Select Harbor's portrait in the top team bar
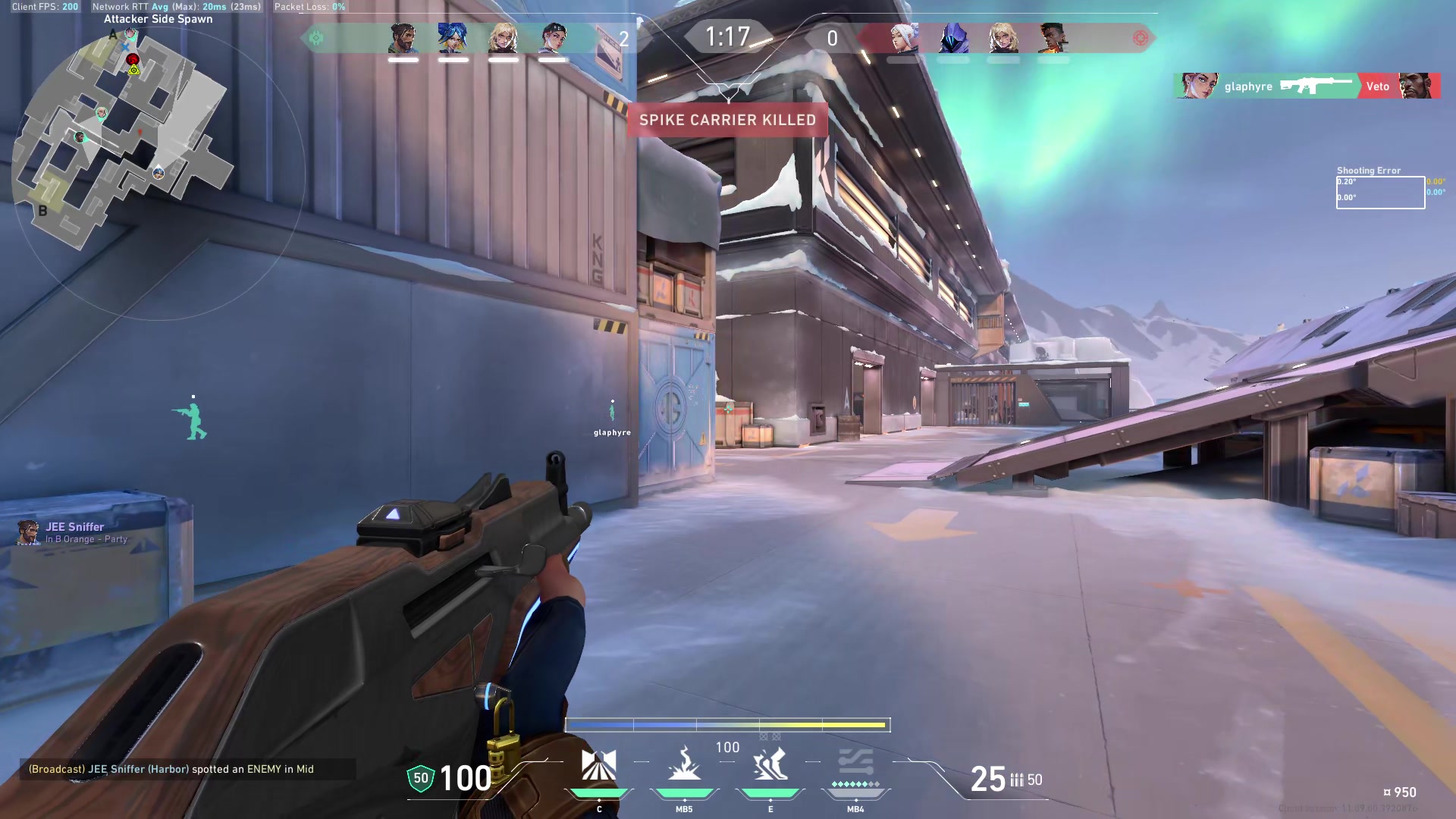The height and width of the screenshot is (819, 1456). click(x=403, y=38)
